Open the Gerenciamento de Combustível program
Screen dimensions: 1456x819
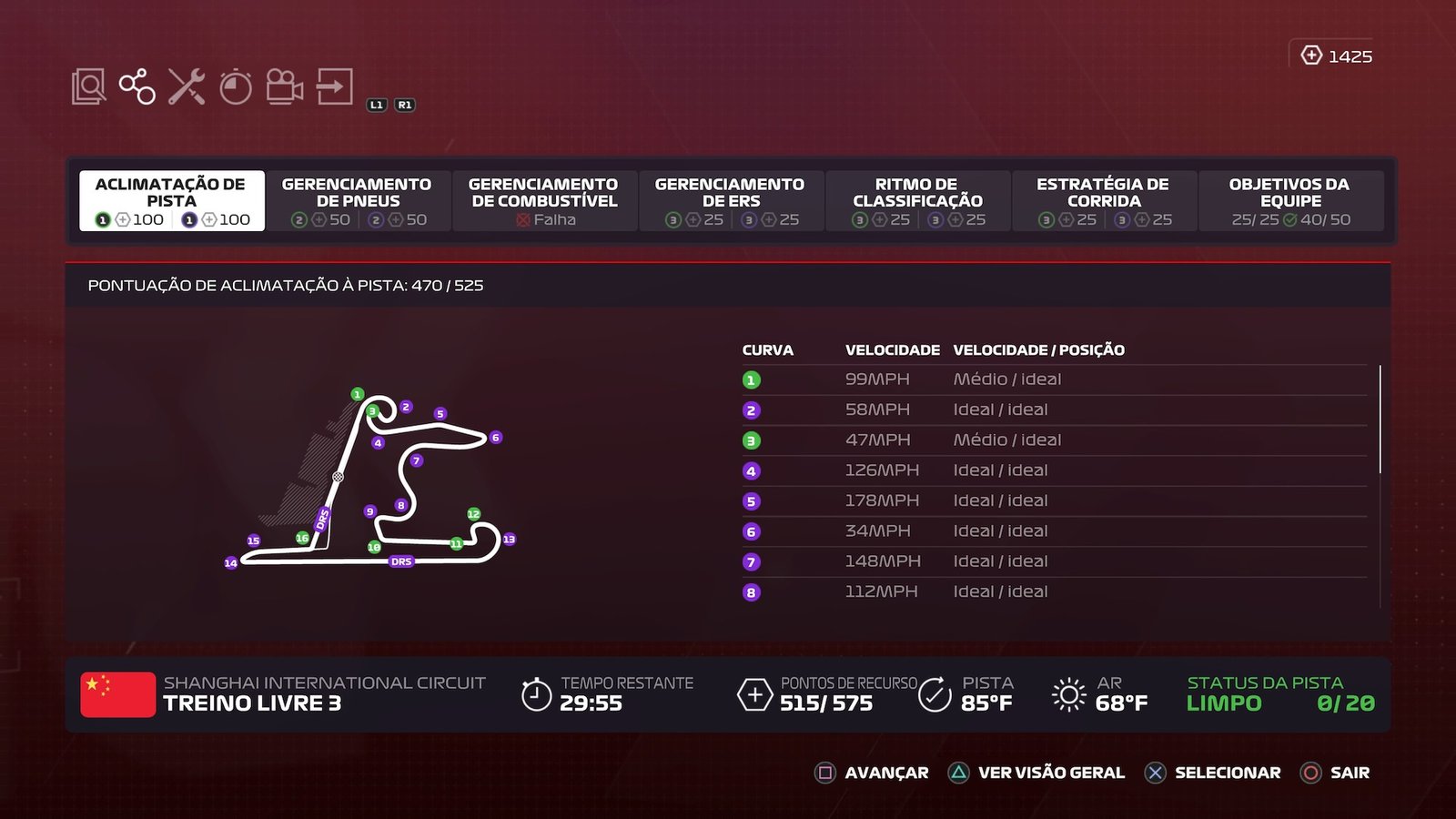(544, 200)
